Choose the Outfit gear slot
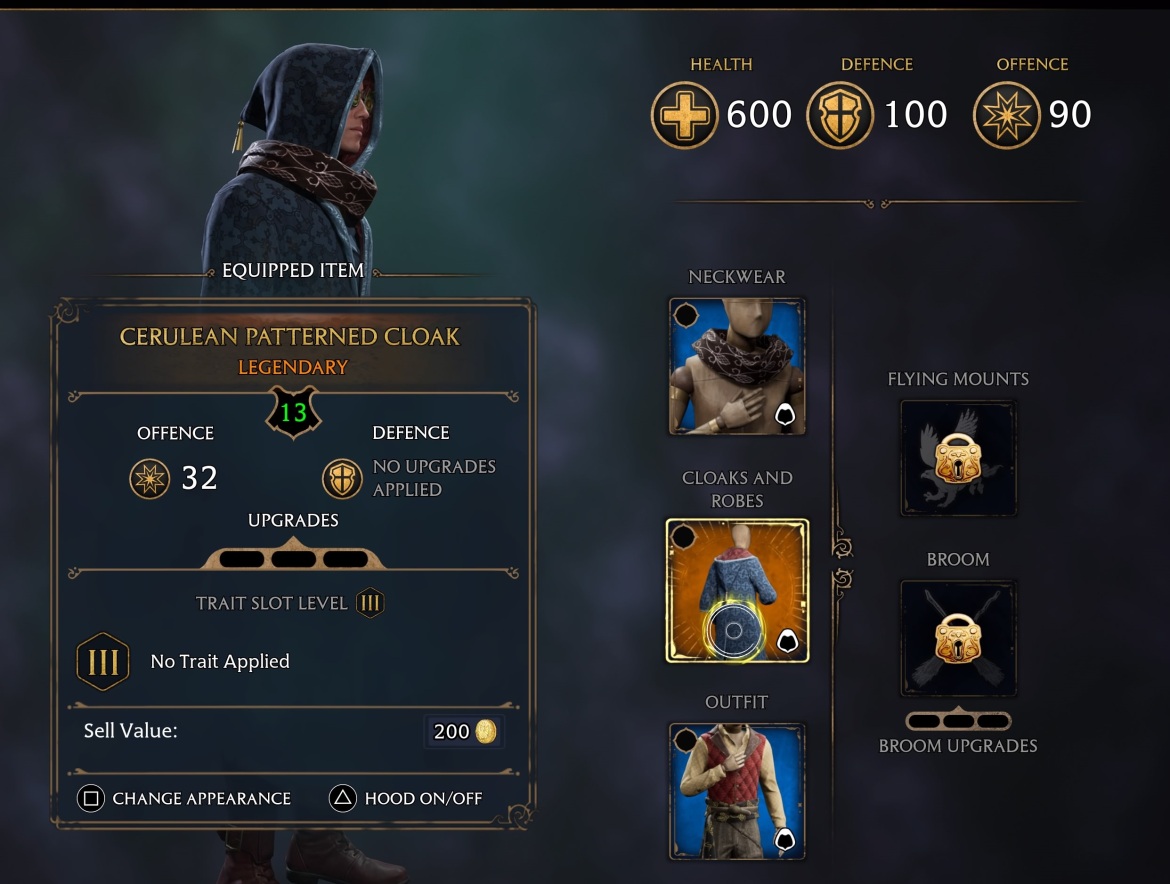Image resolution: width=1170 pixels, height=884 pixels. click(x=737, y=791)
